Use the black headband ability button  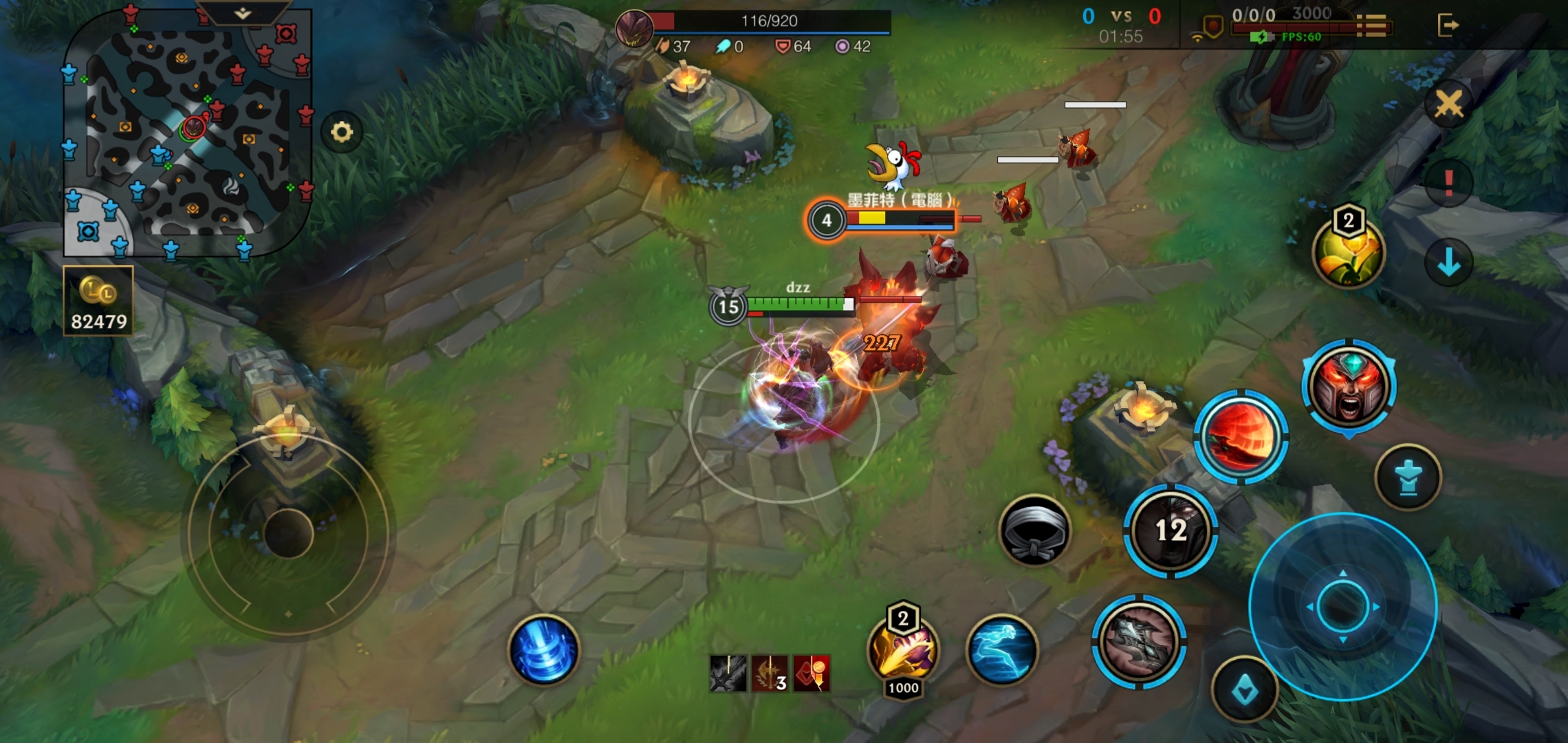(1034, 530)
